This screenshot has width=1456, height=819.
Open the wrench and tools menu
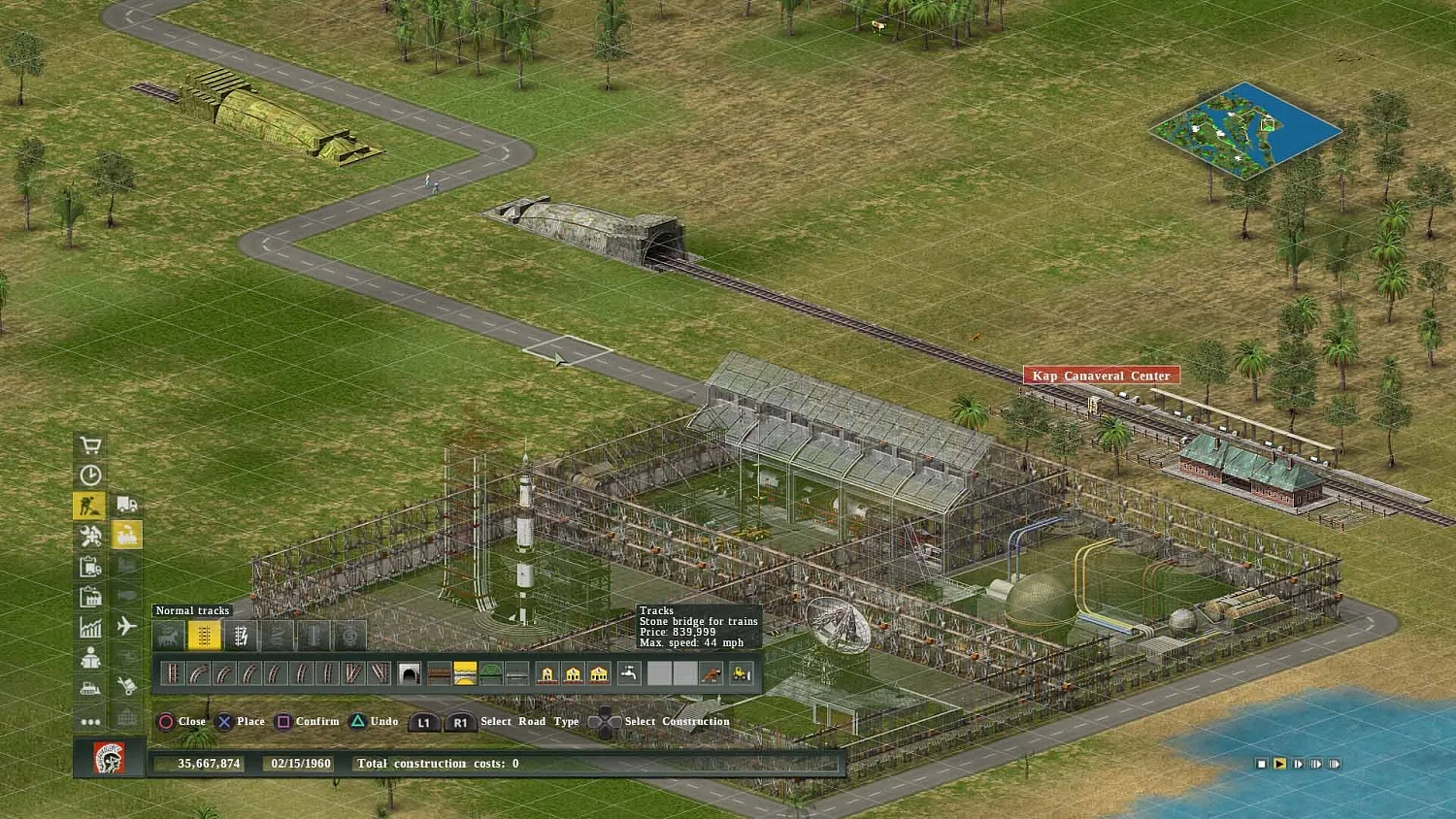[90, 536]
